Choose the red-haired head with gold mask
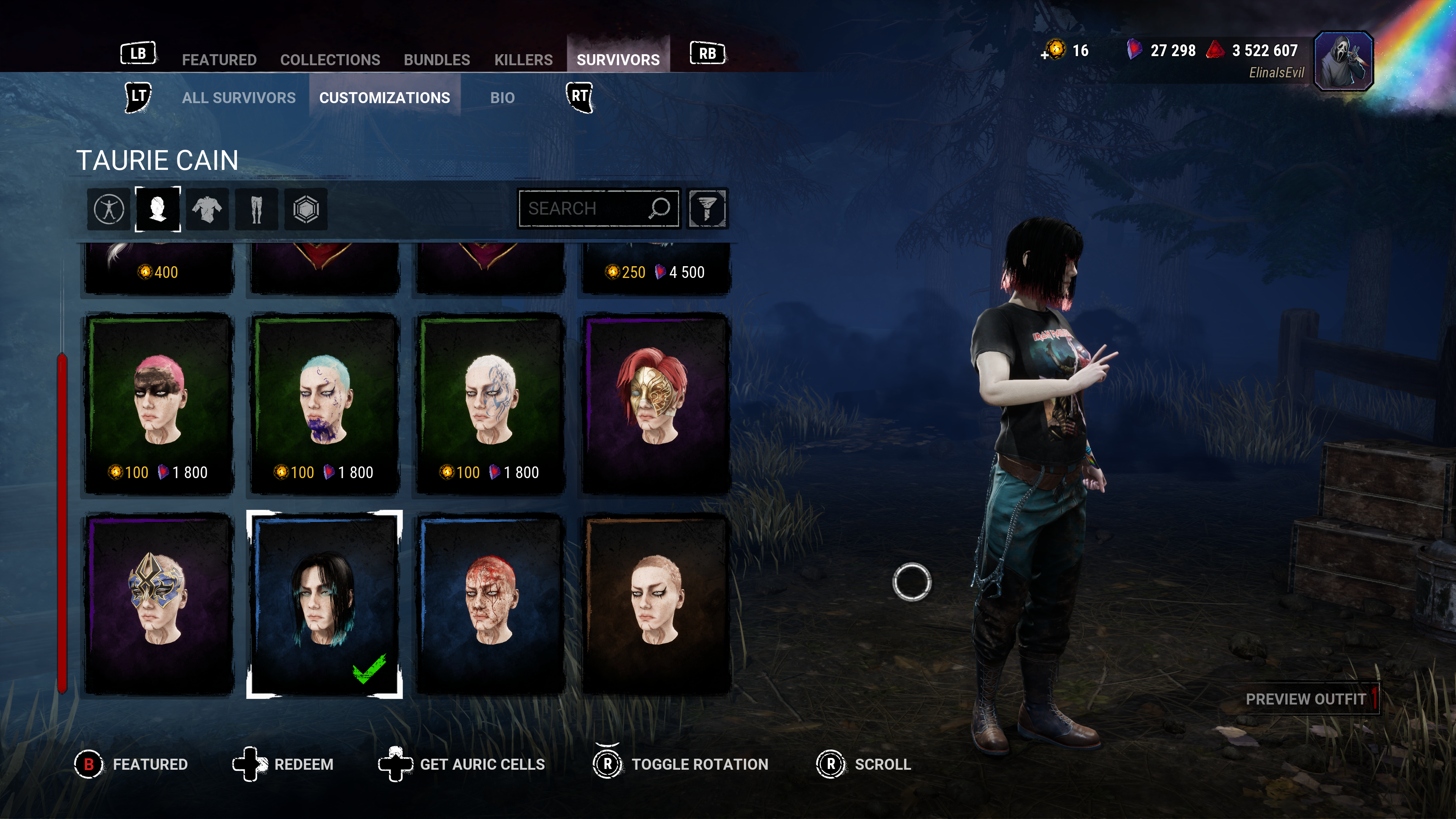1456x819 pixels. click(656, 403)
